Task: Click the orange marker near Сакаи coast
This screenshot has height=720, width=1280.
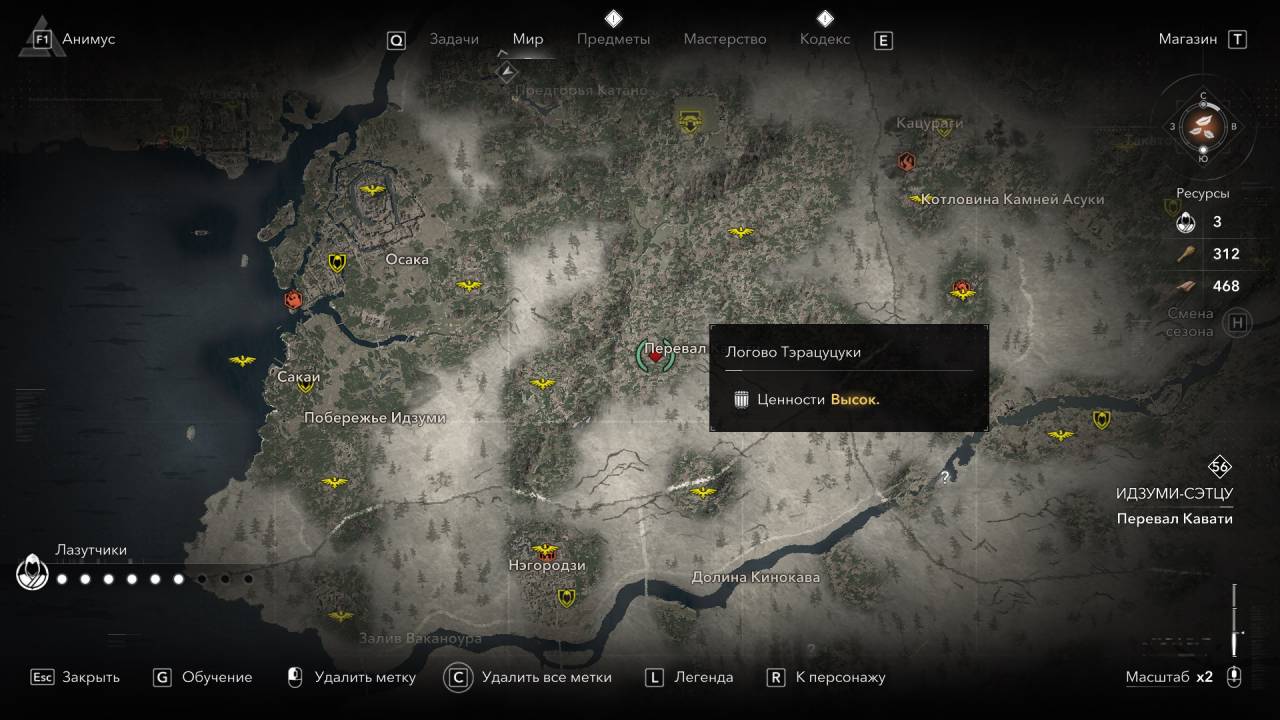Action: (294, 299)
